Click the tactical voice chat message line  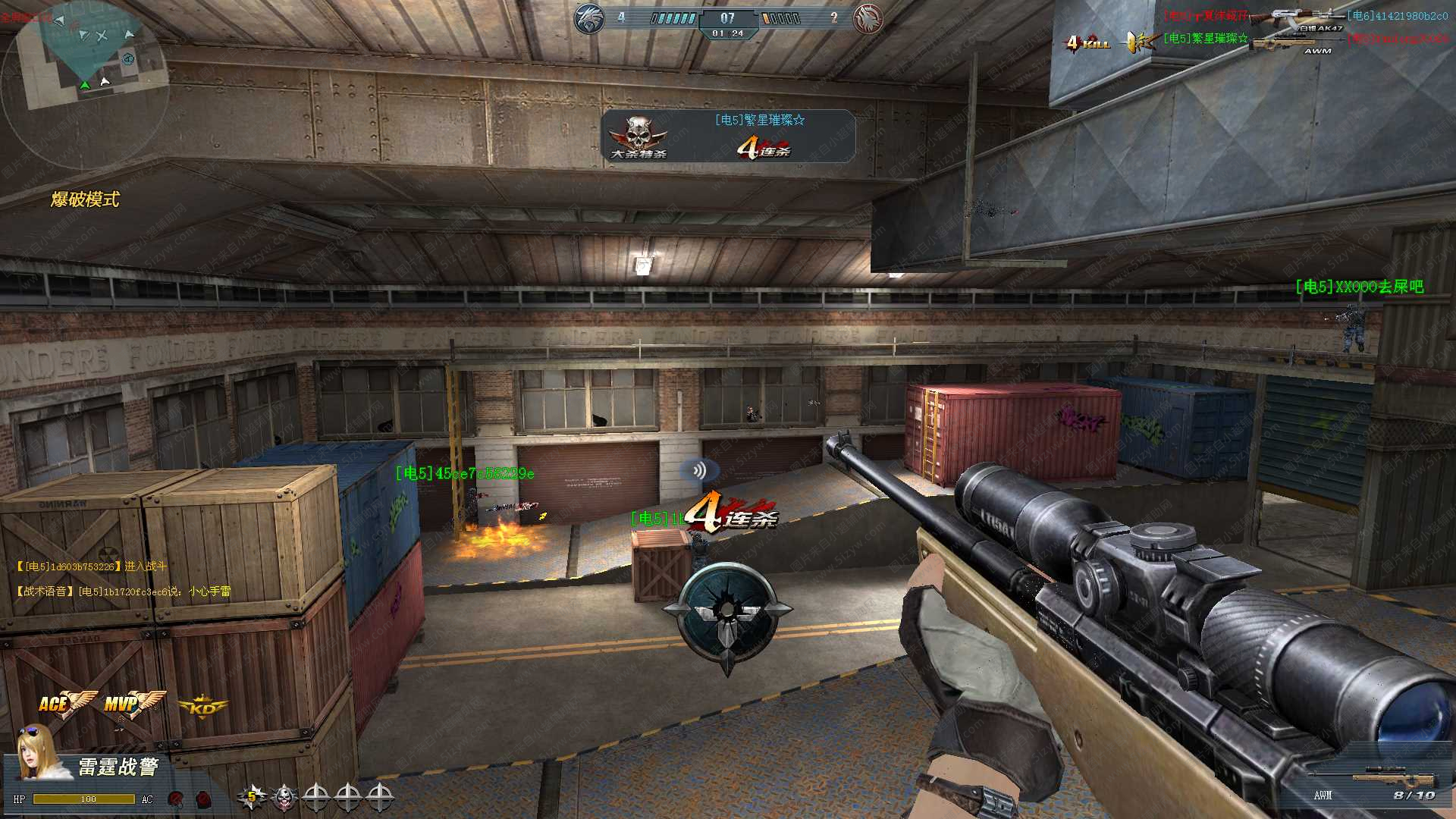click(x=124, y=591)
